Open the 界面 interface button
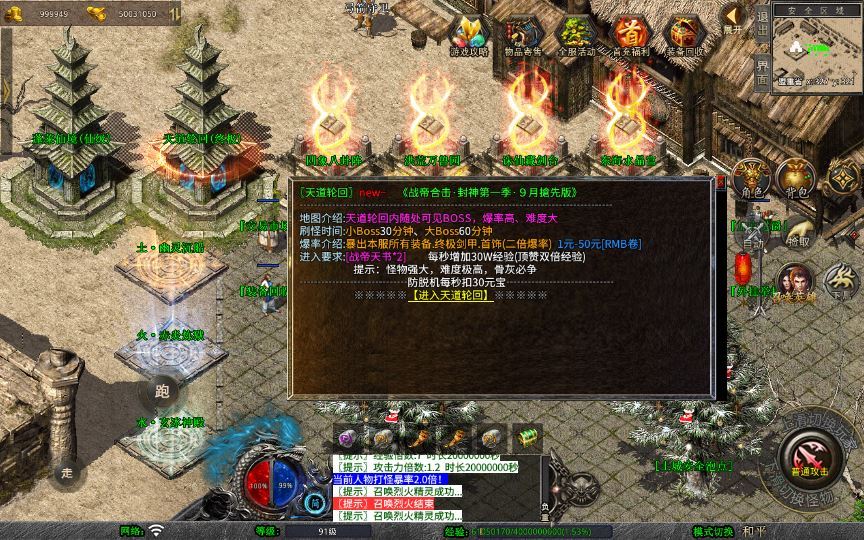This screenshot has width=864, height=540. click(761, 72)
